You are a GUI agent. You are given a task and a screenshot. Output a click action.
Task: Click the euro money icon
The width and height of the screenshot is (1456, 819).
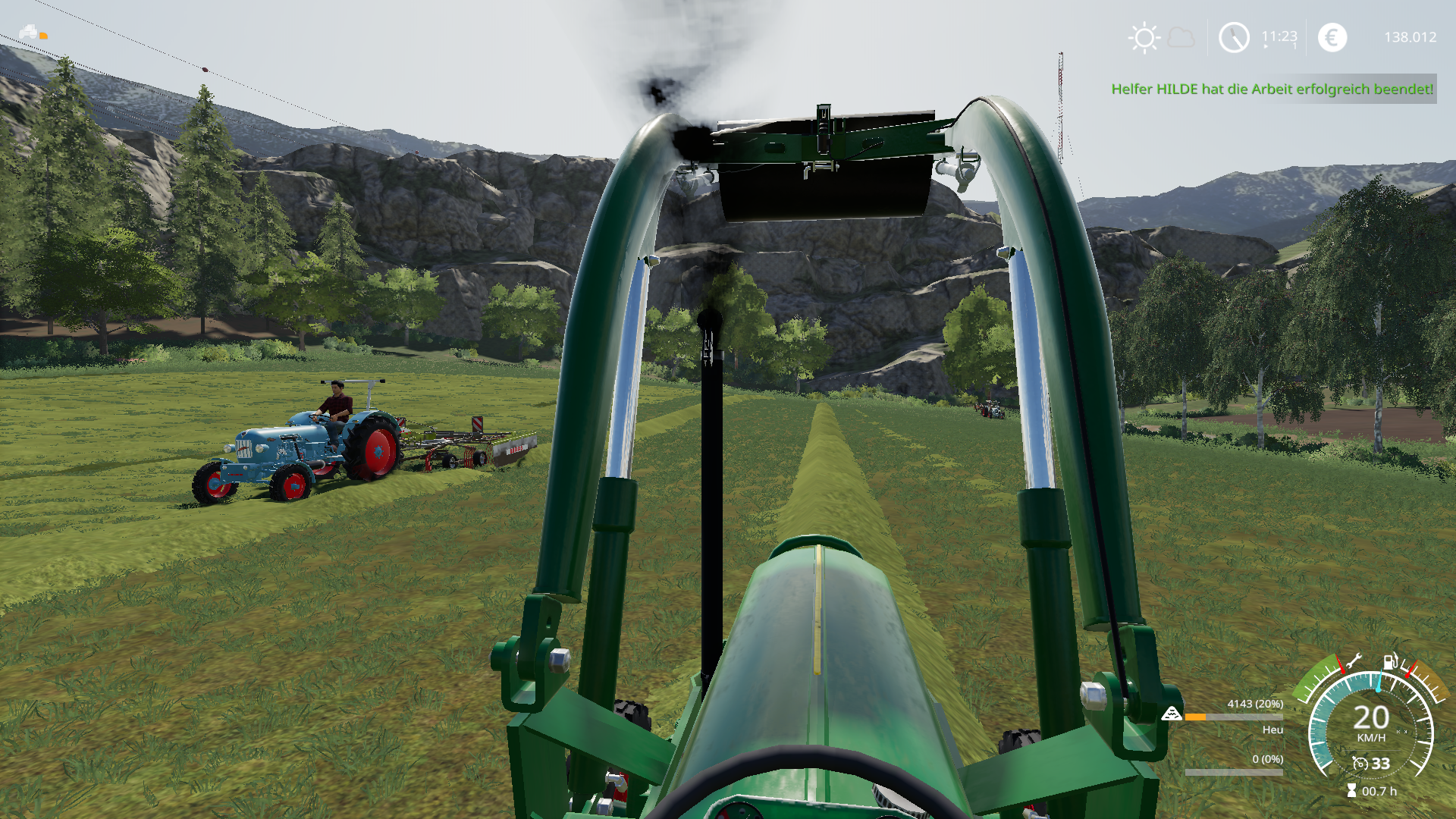click(1332, 37)
